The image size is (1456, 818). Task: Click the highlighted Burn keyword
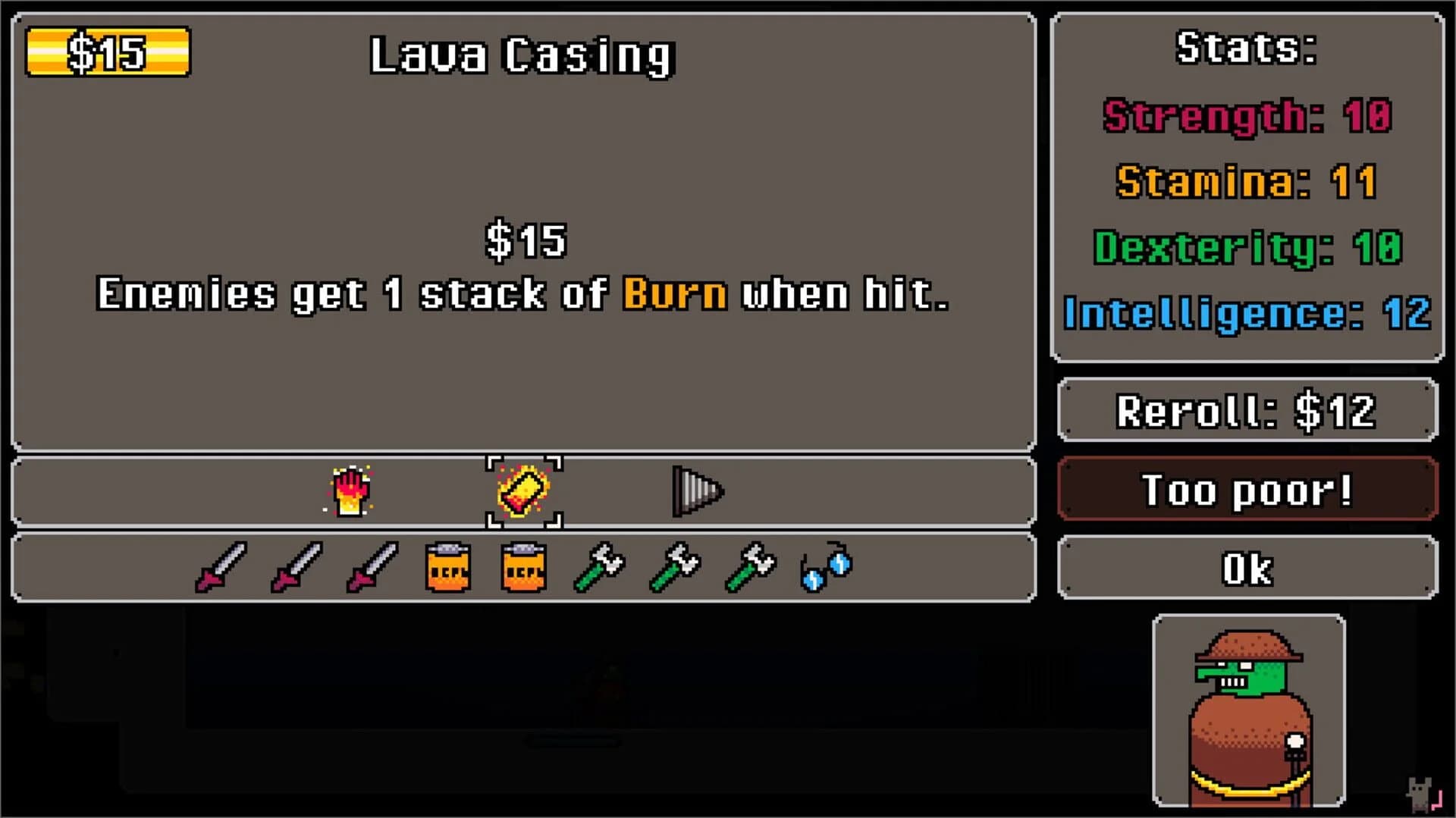tap(673, 293)
